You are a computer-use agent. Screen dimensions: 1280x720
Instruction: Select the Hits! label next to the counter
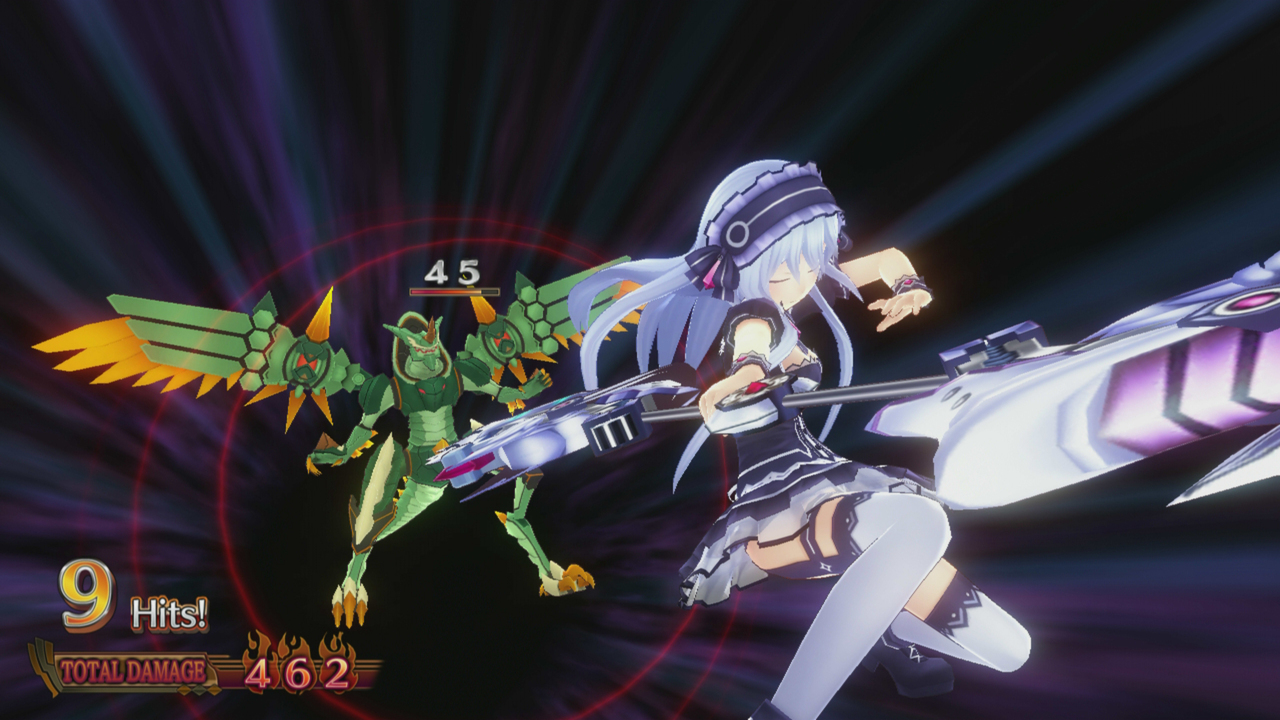(170, 613)
